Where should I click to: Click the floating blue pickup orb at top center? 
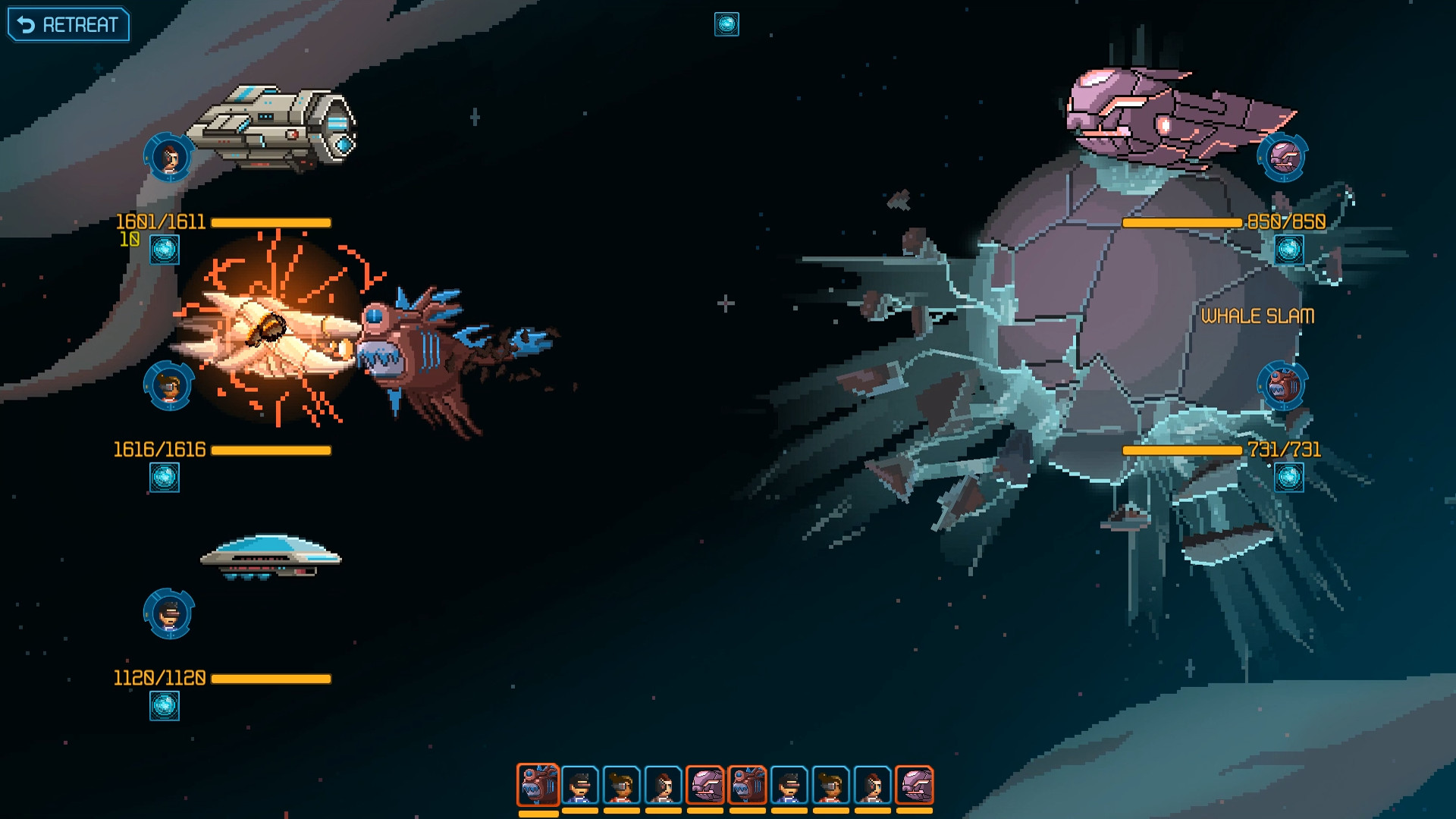(x=726, y=23)
